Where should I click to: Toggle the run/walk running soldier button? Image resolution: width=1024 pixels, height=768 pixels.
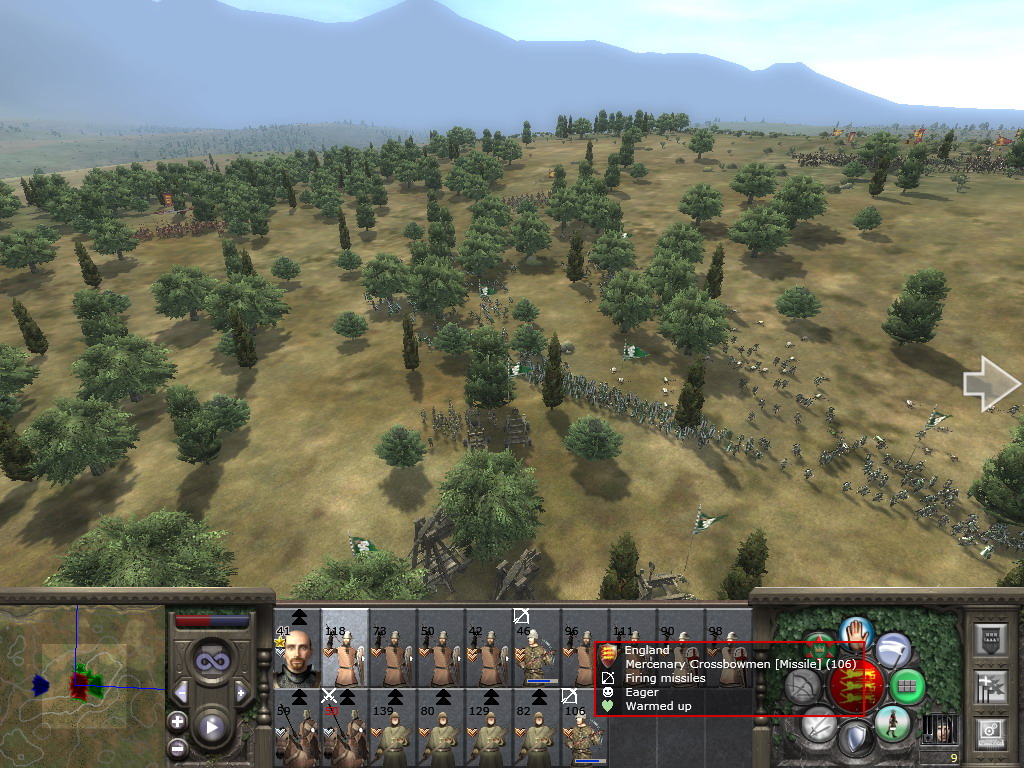(891, 723)
